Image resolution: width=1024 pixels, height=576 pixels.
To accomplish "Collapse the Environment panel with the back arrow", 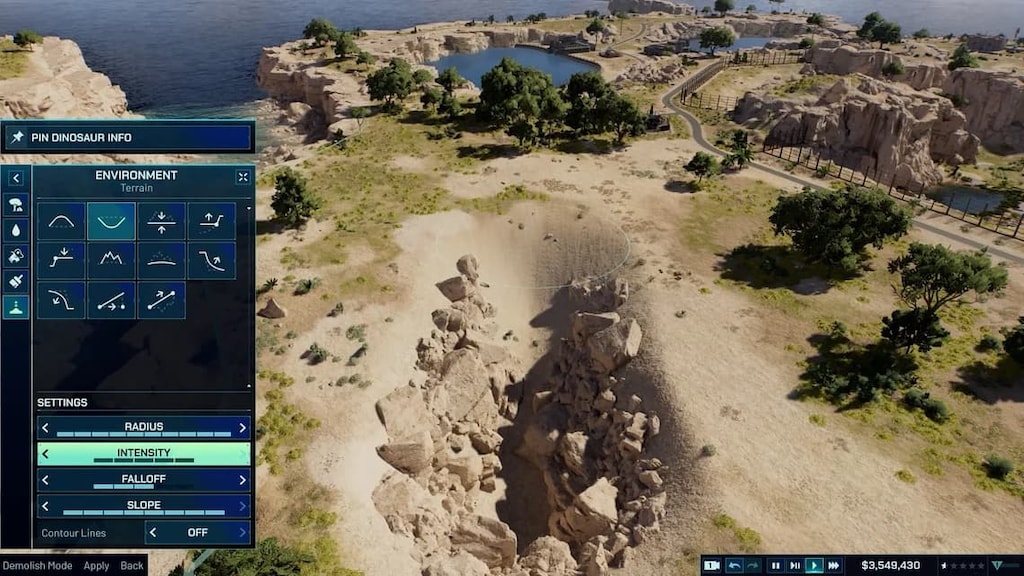I will [x=16, y=178].
